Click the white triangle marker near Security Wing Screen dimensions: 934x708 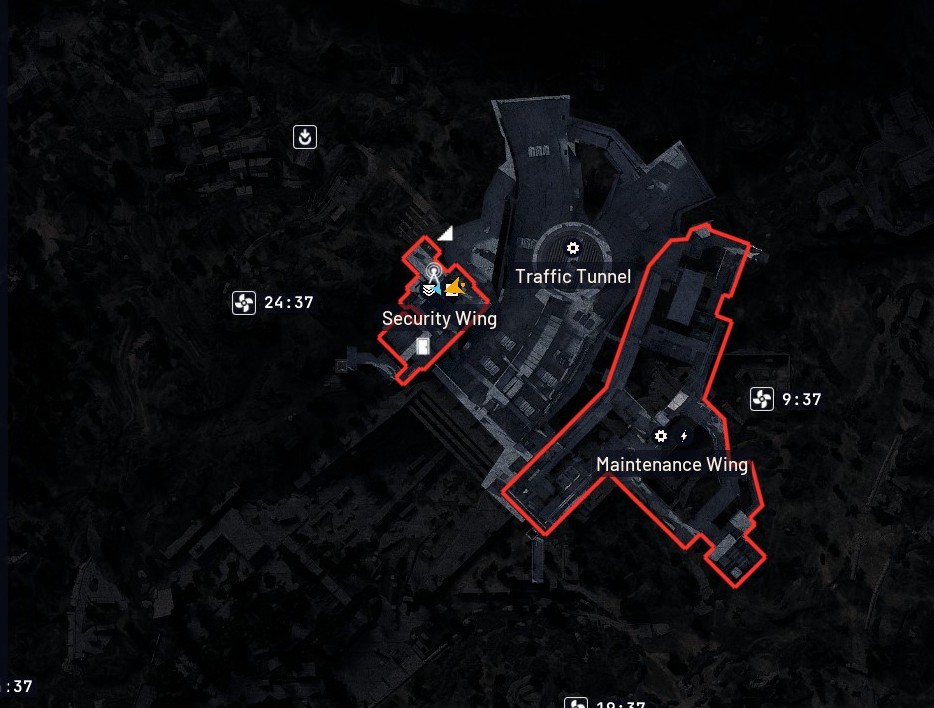coord(445,233)
